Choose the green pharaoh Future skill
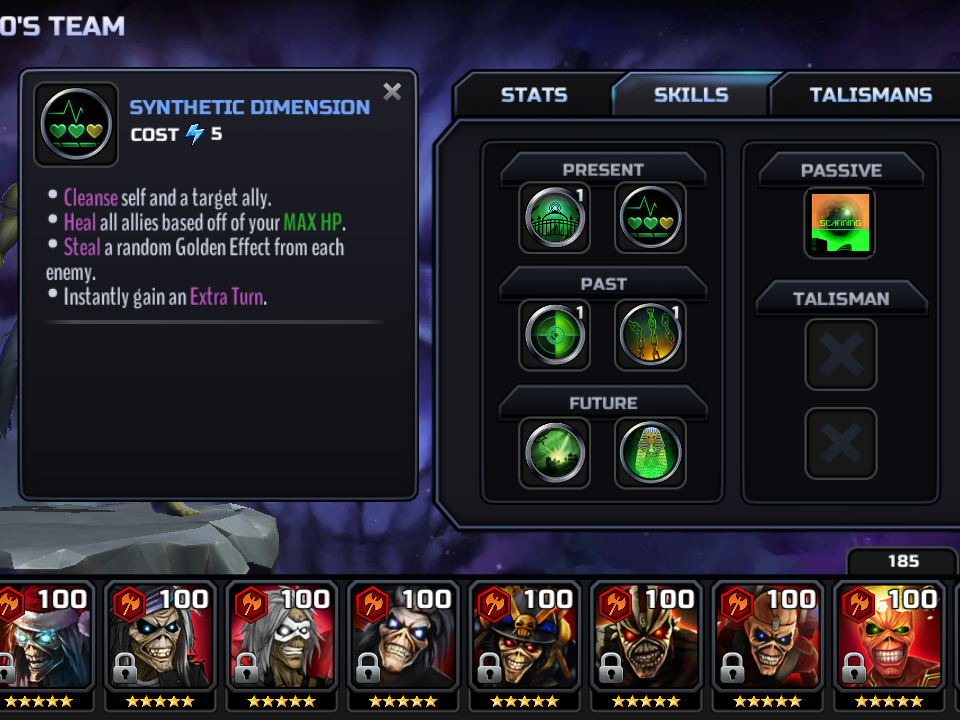960x720 pixels. [650, 453]
